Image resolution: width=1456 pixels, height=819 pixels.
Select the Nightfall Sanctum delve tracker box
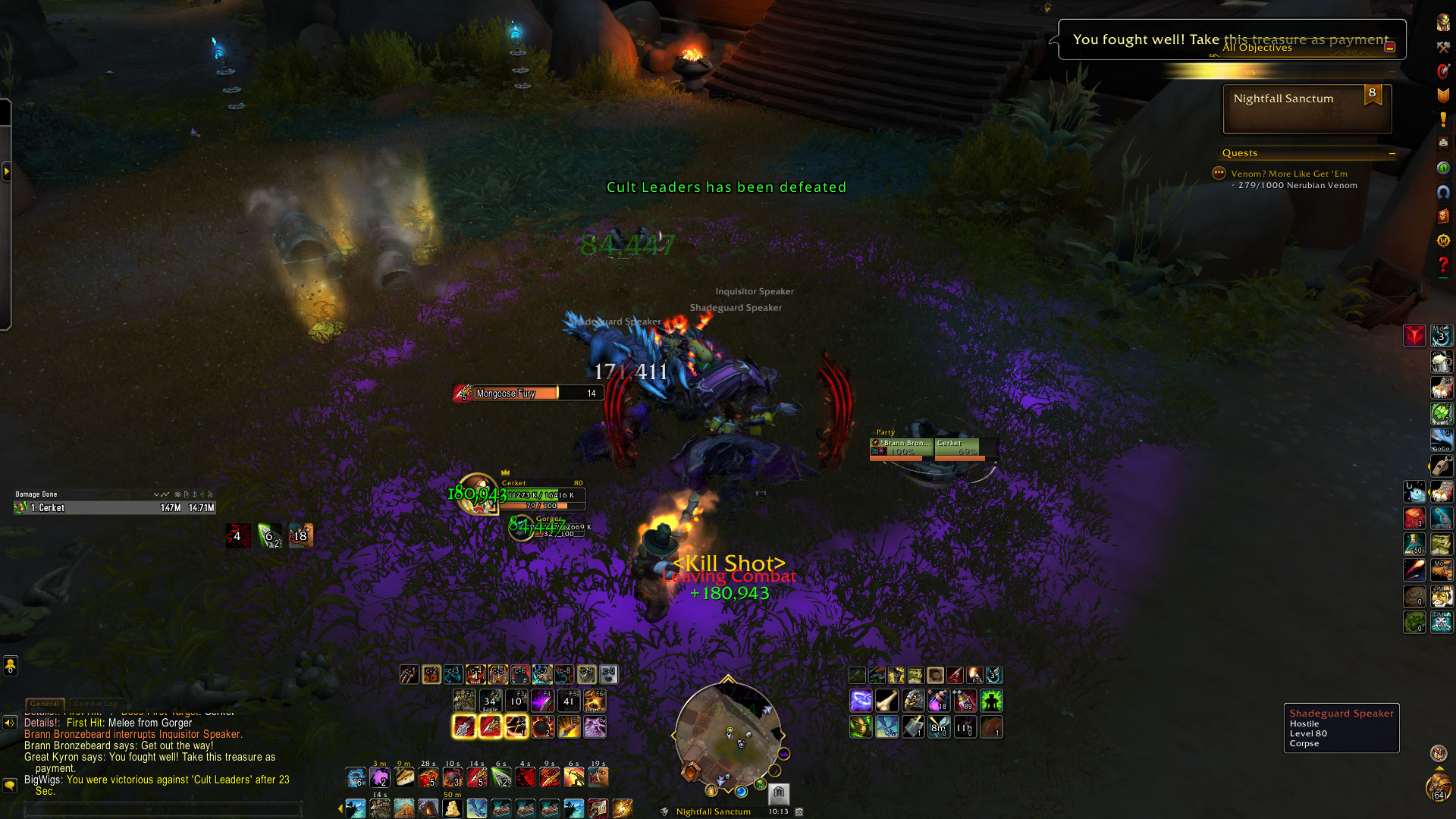pos(1307,108)
